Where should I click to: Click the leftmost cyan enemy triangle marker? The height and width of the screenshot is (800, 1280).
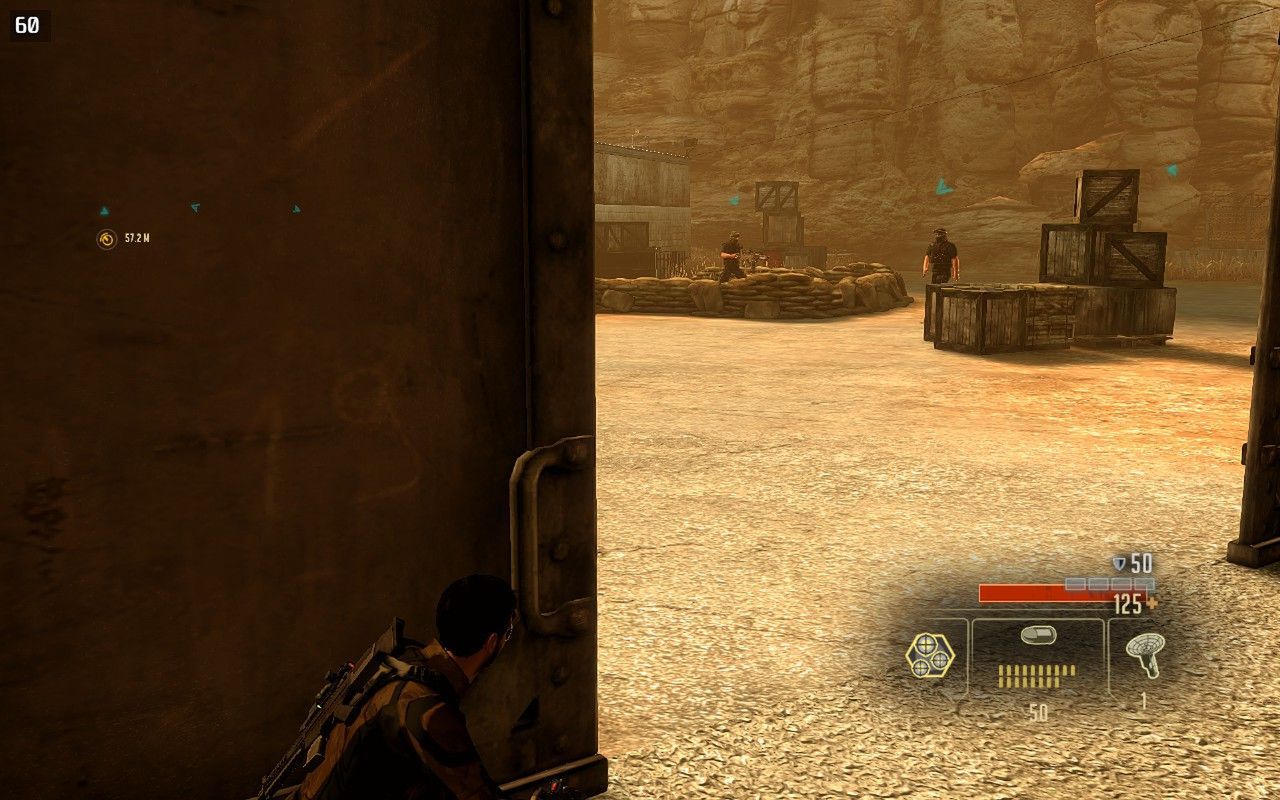point(104,209)
